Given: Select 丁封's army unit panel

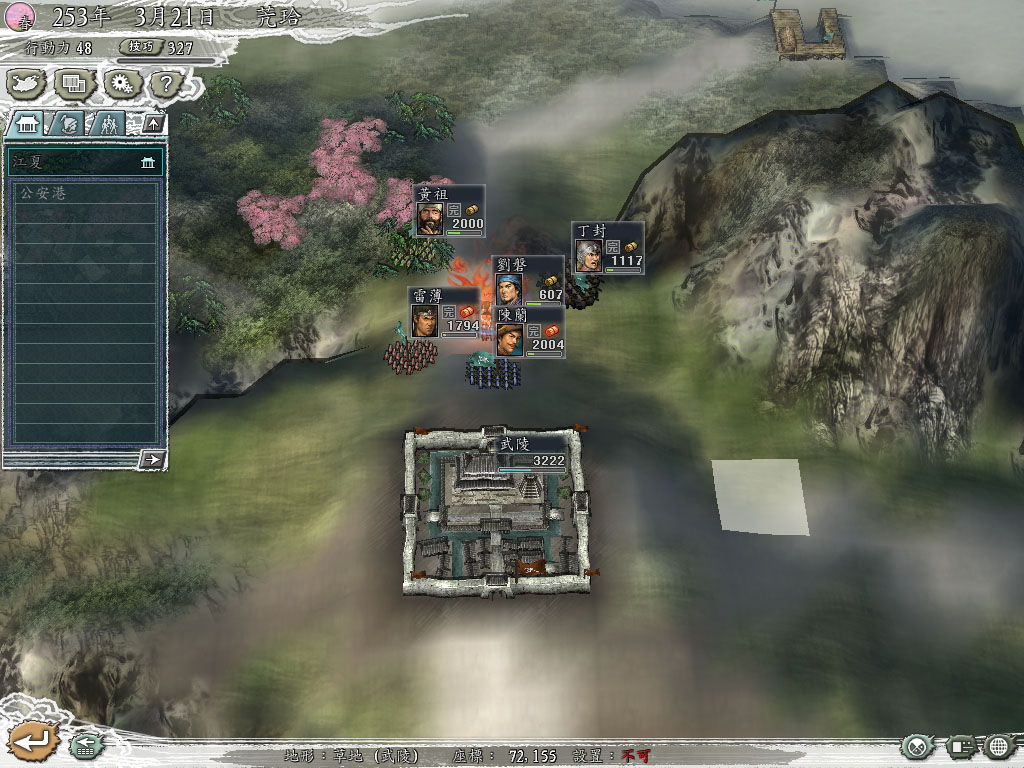Looking at the screenshot, I should (608, 248).
